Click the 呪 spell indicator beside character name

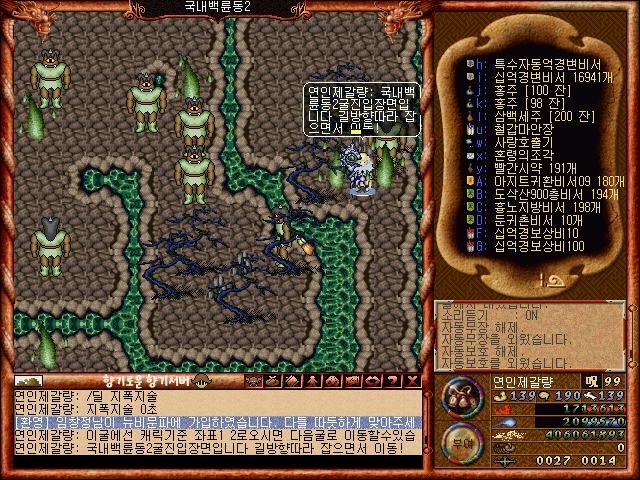pyautogui.click(x=591, y=381)
